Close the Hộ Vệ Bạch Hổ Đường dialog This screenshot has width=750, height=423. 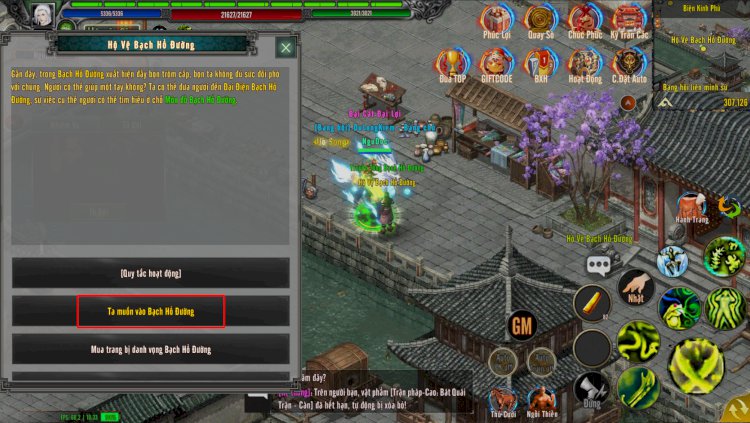286,47
